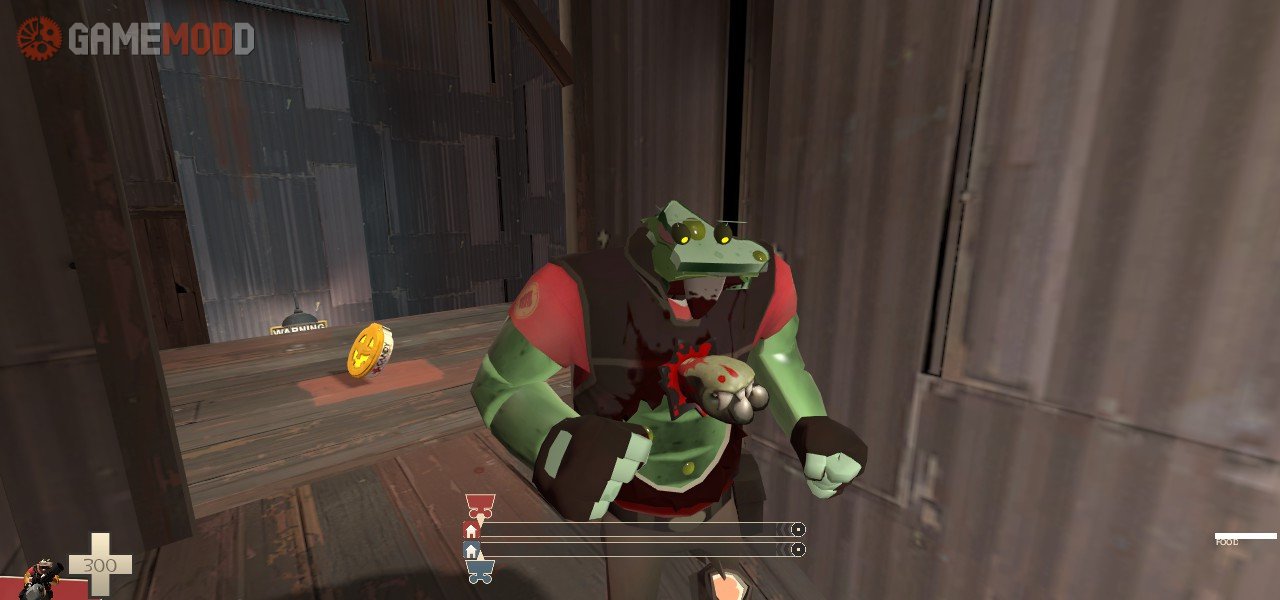Click the blue team home base icon
The image size is (1280, 600).
(470, 550)
